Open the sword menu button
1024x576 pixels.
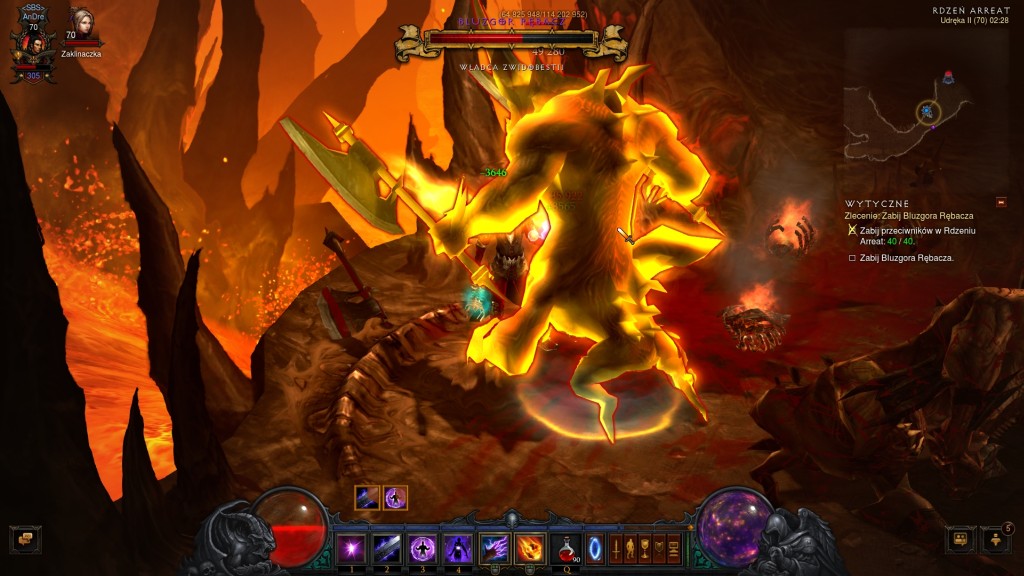[x=616, y=549]
